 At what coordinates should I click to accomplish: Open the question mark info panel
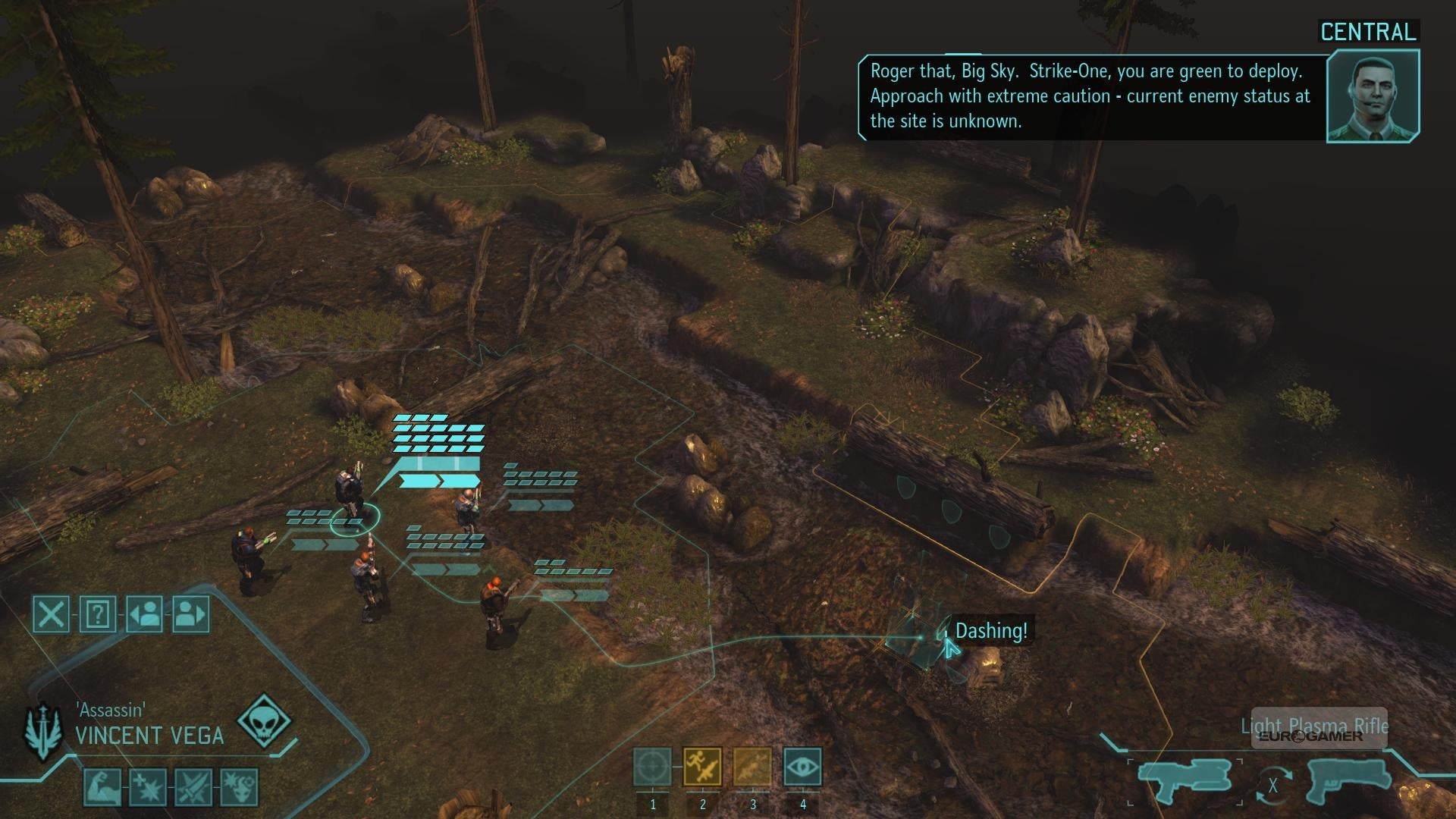98,613
